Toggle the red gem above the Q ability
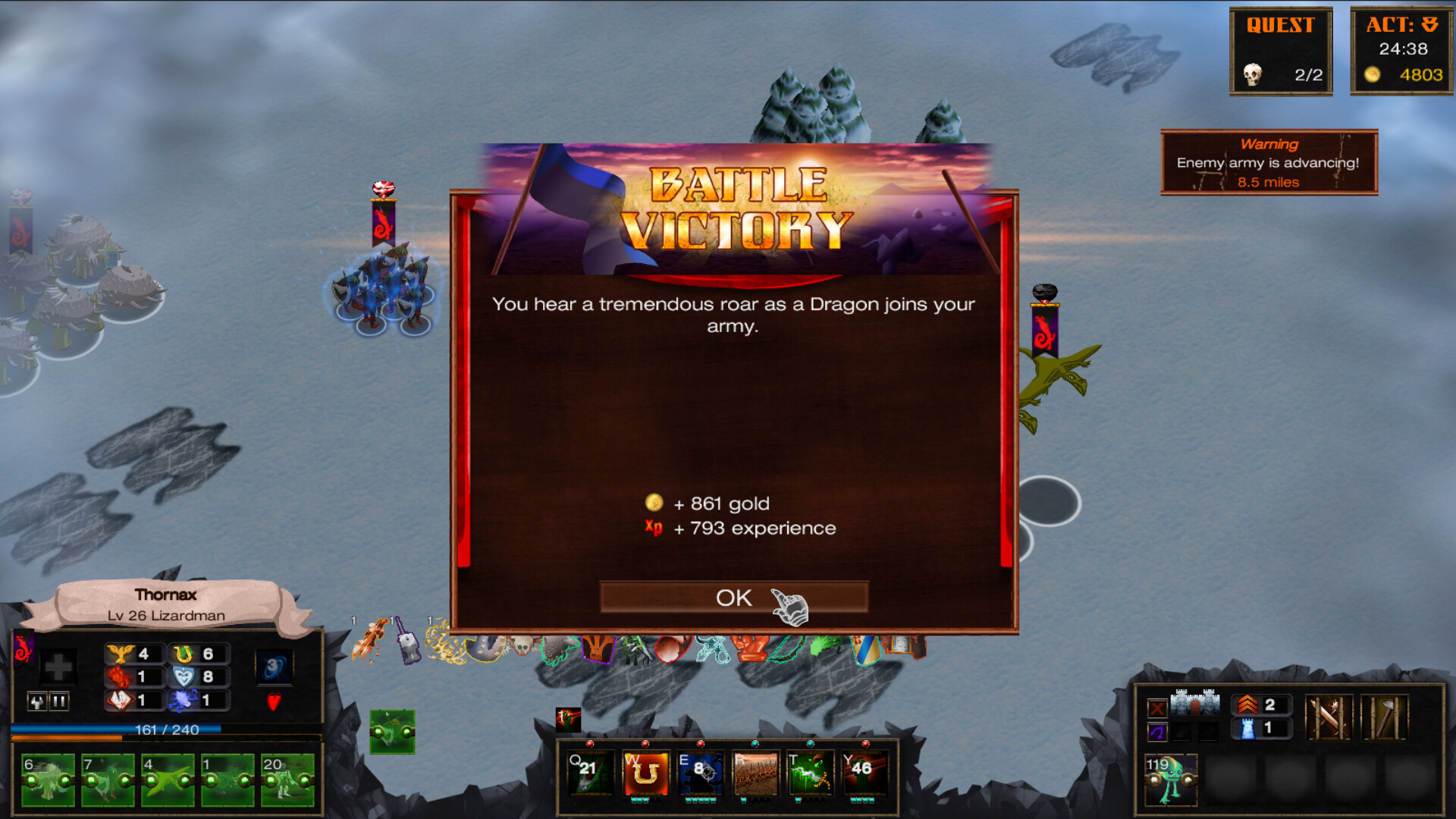This screenshot has height=819, width=1456. [590, 744]
